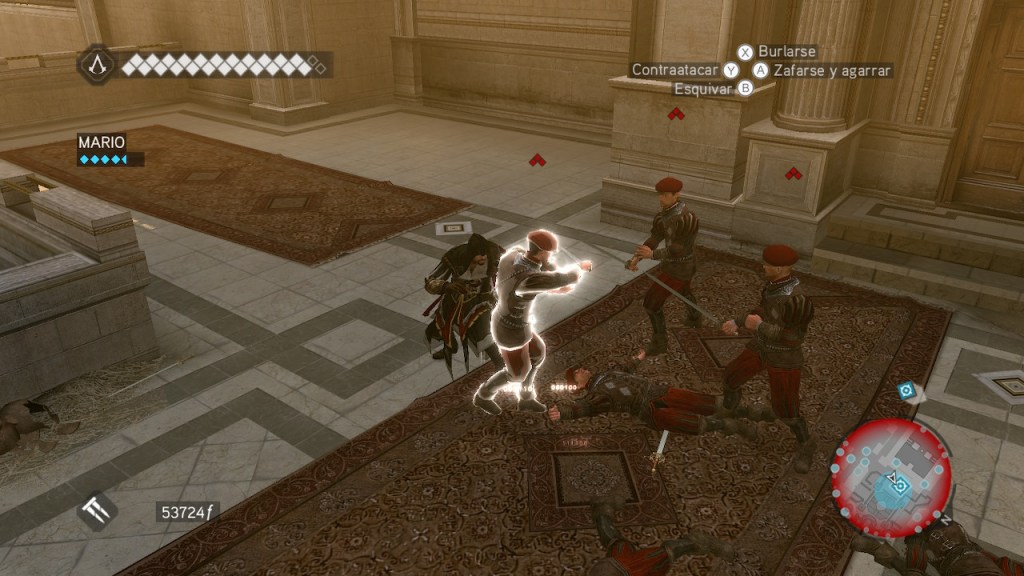Click the Assassin insignia emblem
This screenshot has height=576, width=1024.
click(x=97, y=64)
